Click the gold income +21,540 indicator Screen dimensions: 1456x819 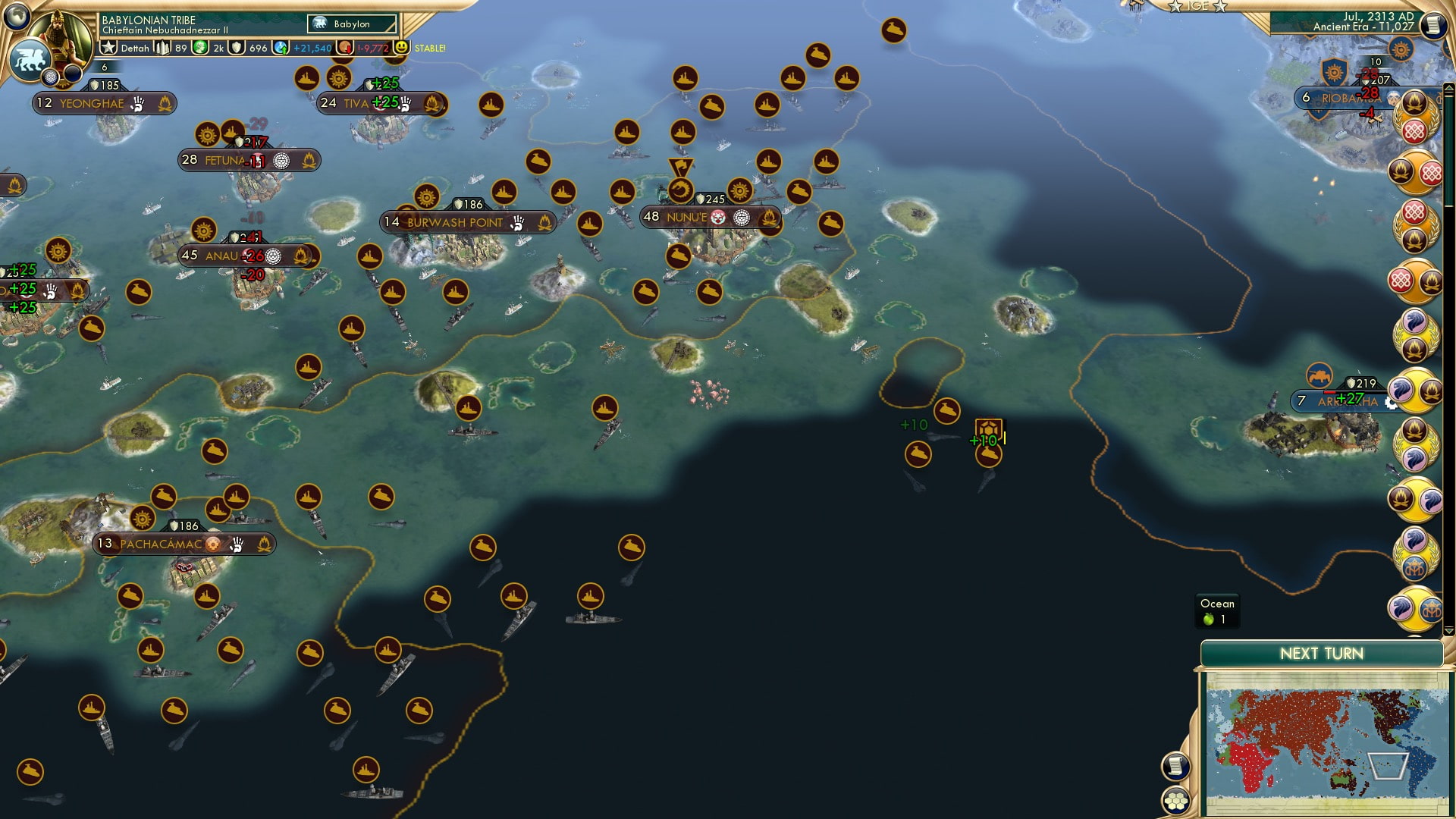pos(312,48)
